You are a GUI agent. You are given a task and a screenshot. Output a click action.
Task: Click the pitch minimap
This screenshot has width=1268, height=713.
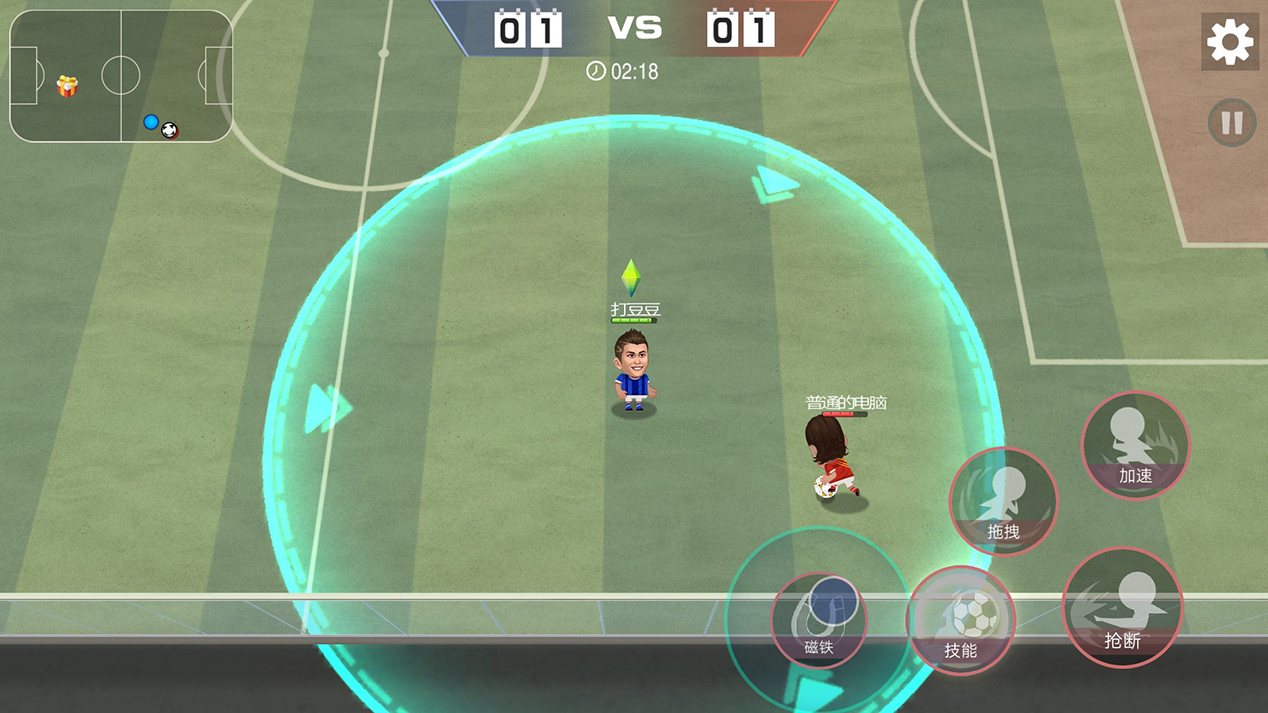coord(121,77)
